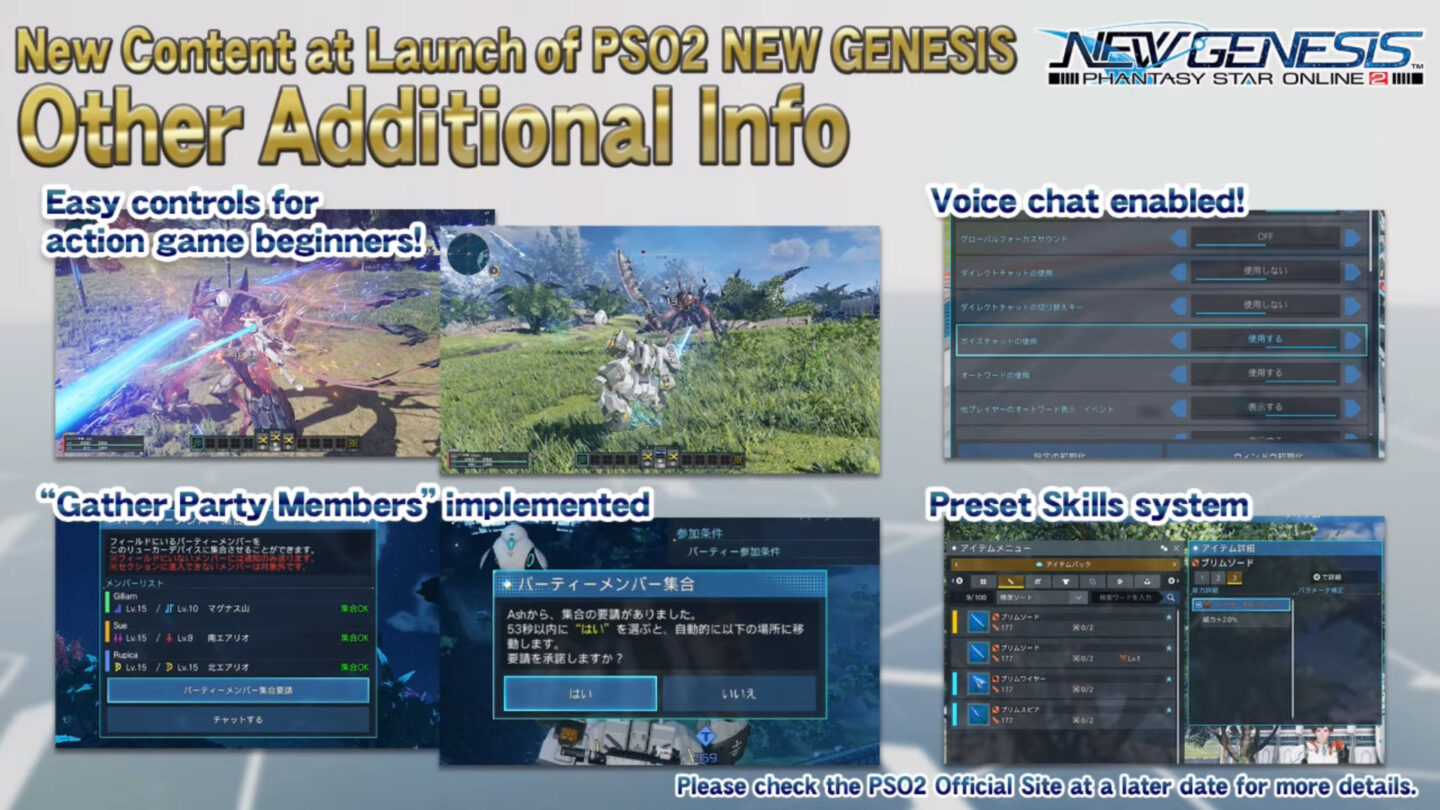This screenshot has width=1440, height=810.
Task: Open the アイテム詳細 panel header star icon
Action: (x=1196, y=549)
